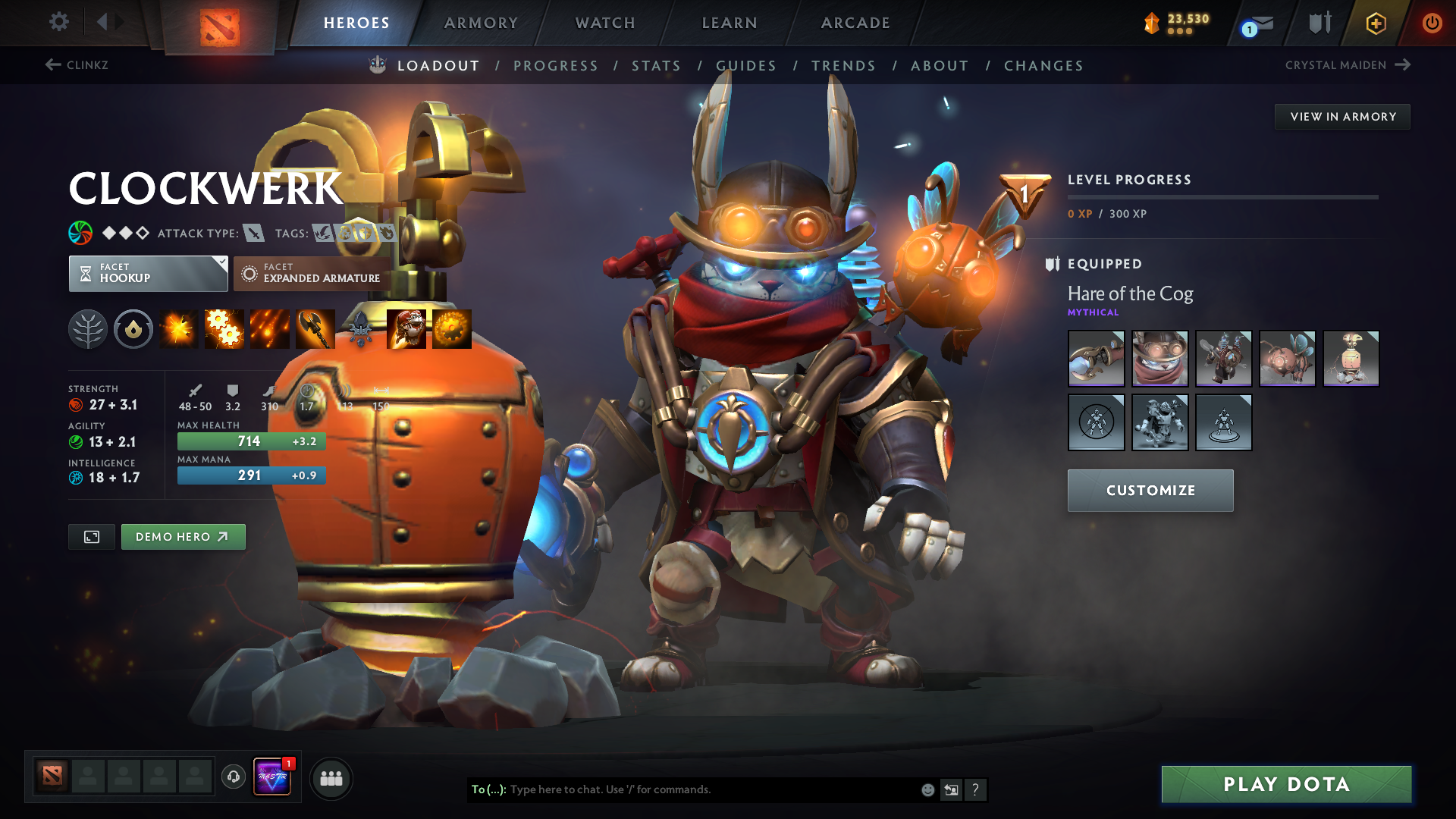Open the friends list icon
This screenshot has width=1456, height=819.
click(x=331, y=777)
